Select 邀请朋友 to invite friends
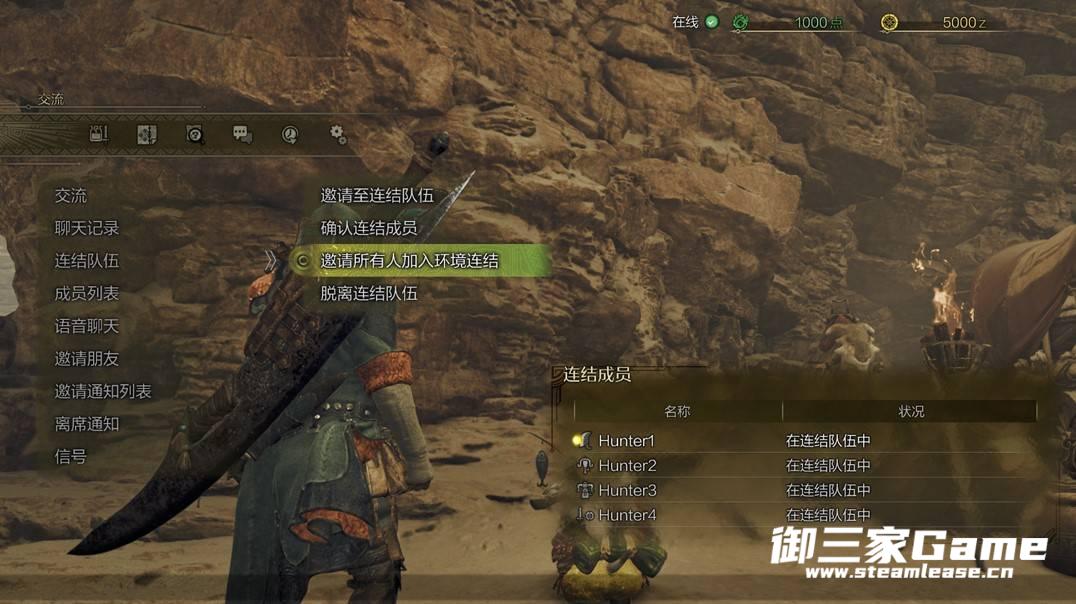The height and width of the screenshot is (604, 1076). pos(87,359)
